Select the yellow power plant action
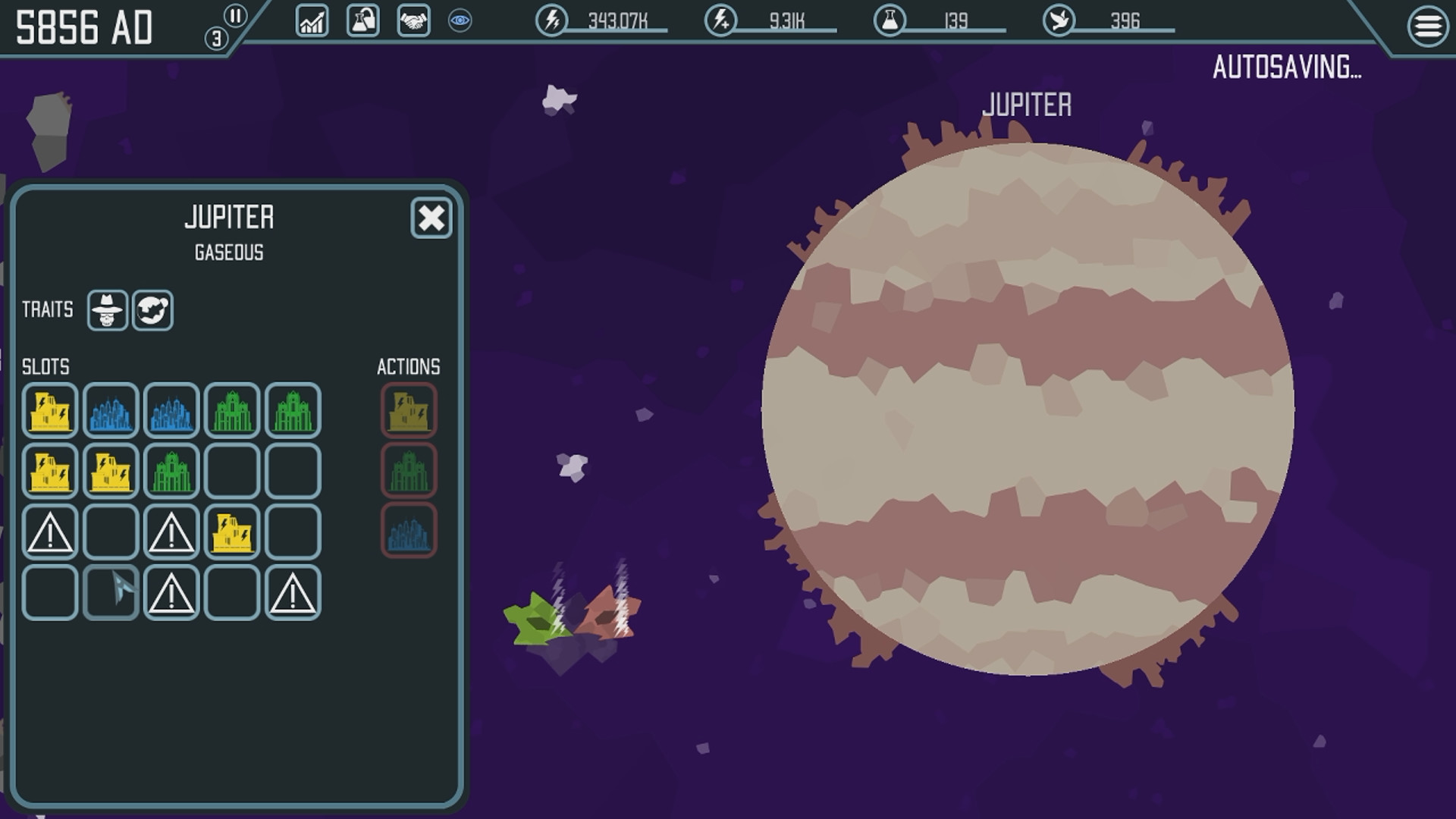Viewport: 1456px width, 819px height. pos(409,410)
